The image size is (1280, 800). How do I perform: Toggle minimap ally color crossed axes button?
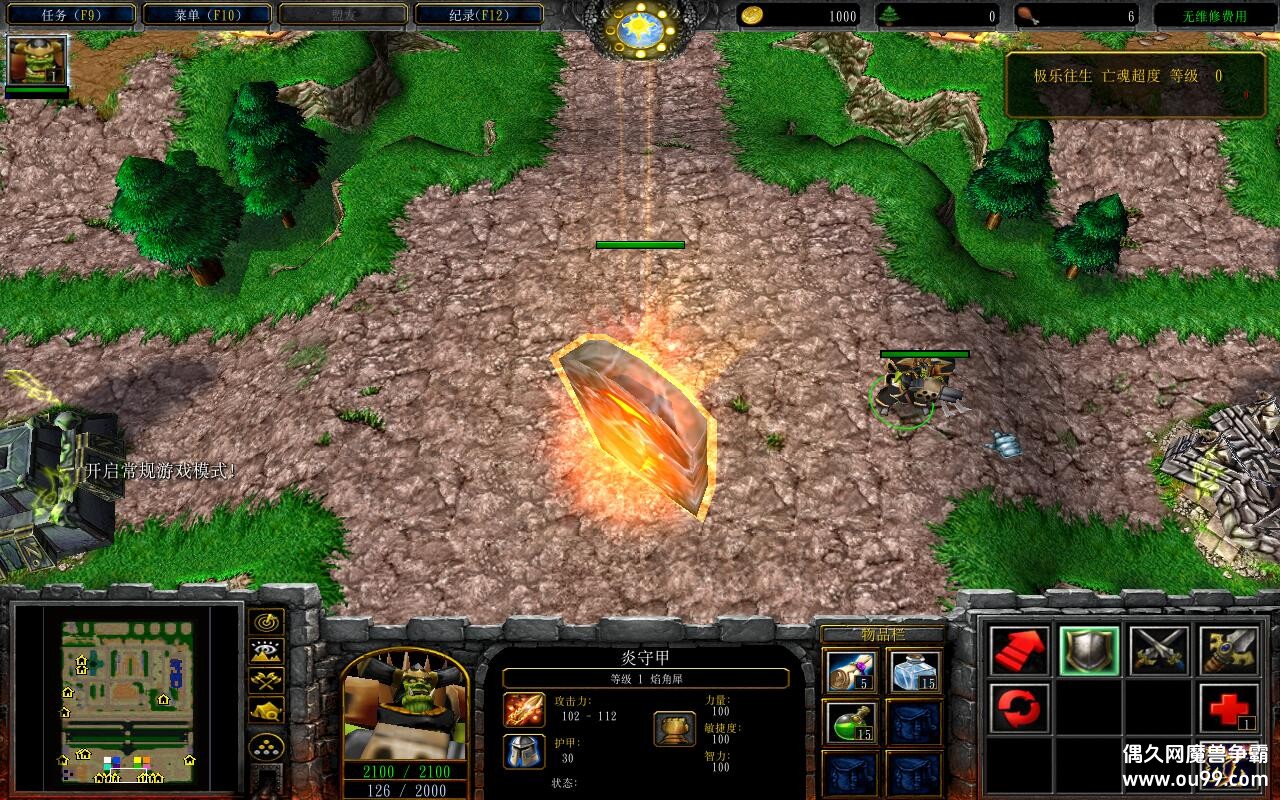266,681
